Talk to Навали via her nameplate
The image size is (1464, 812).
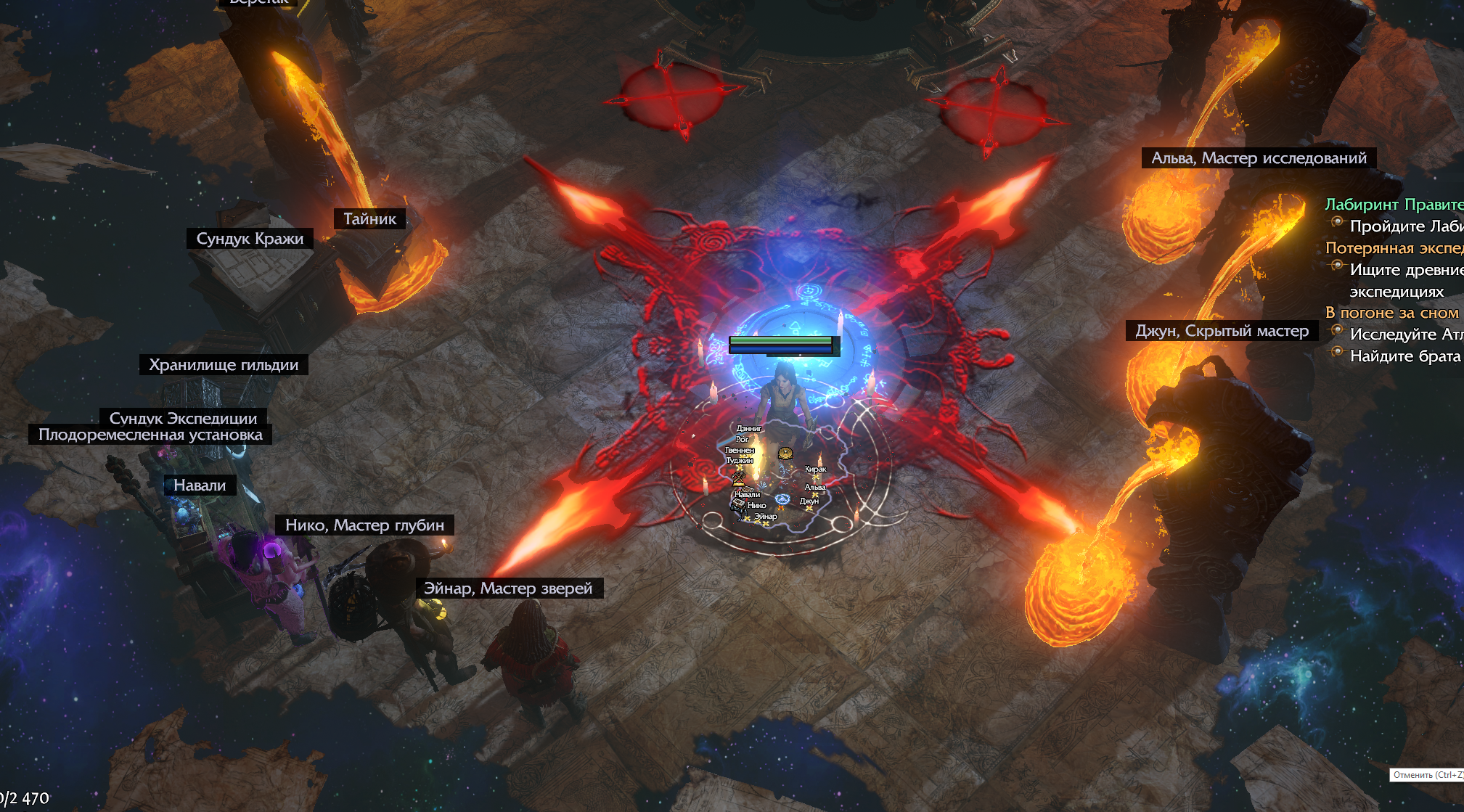tap(200, 485)
